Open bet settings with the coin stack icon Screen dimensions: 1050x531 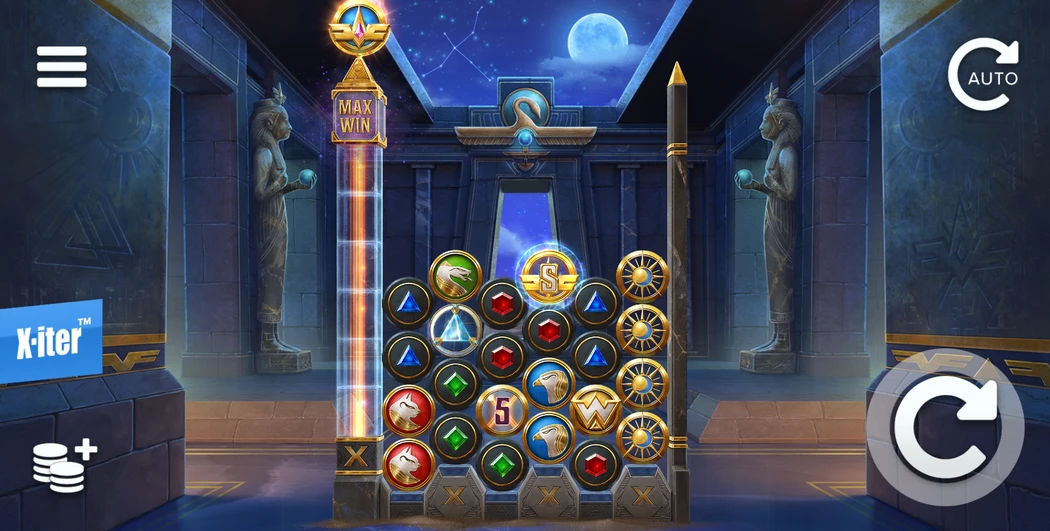point(63,465)
